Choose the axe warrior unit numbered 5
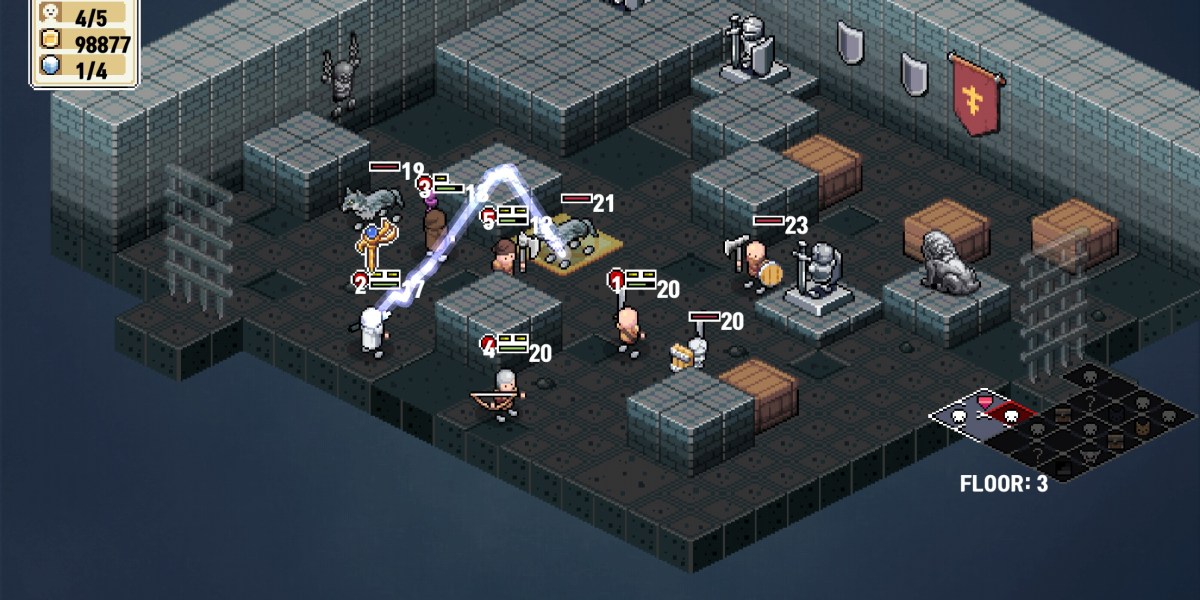Viewport: 1200px width, 600px height. [x=506, y=257]
